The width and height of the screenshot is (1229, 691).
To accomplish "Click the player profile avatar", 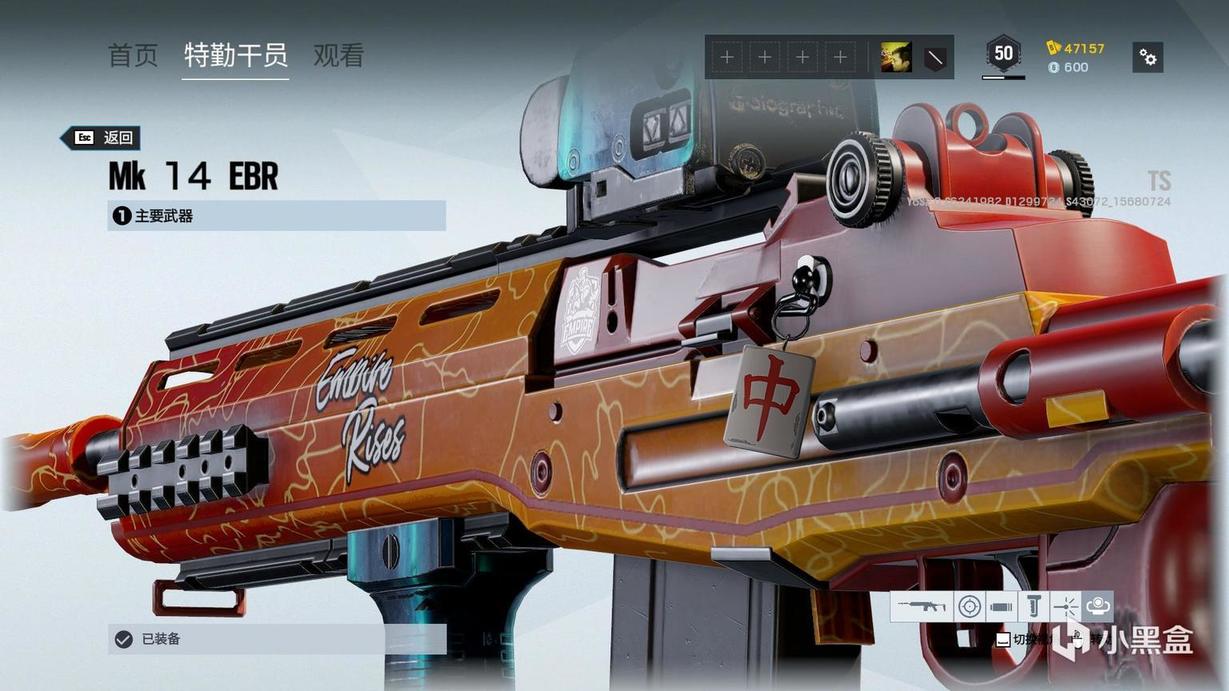I will pos(895,58).
